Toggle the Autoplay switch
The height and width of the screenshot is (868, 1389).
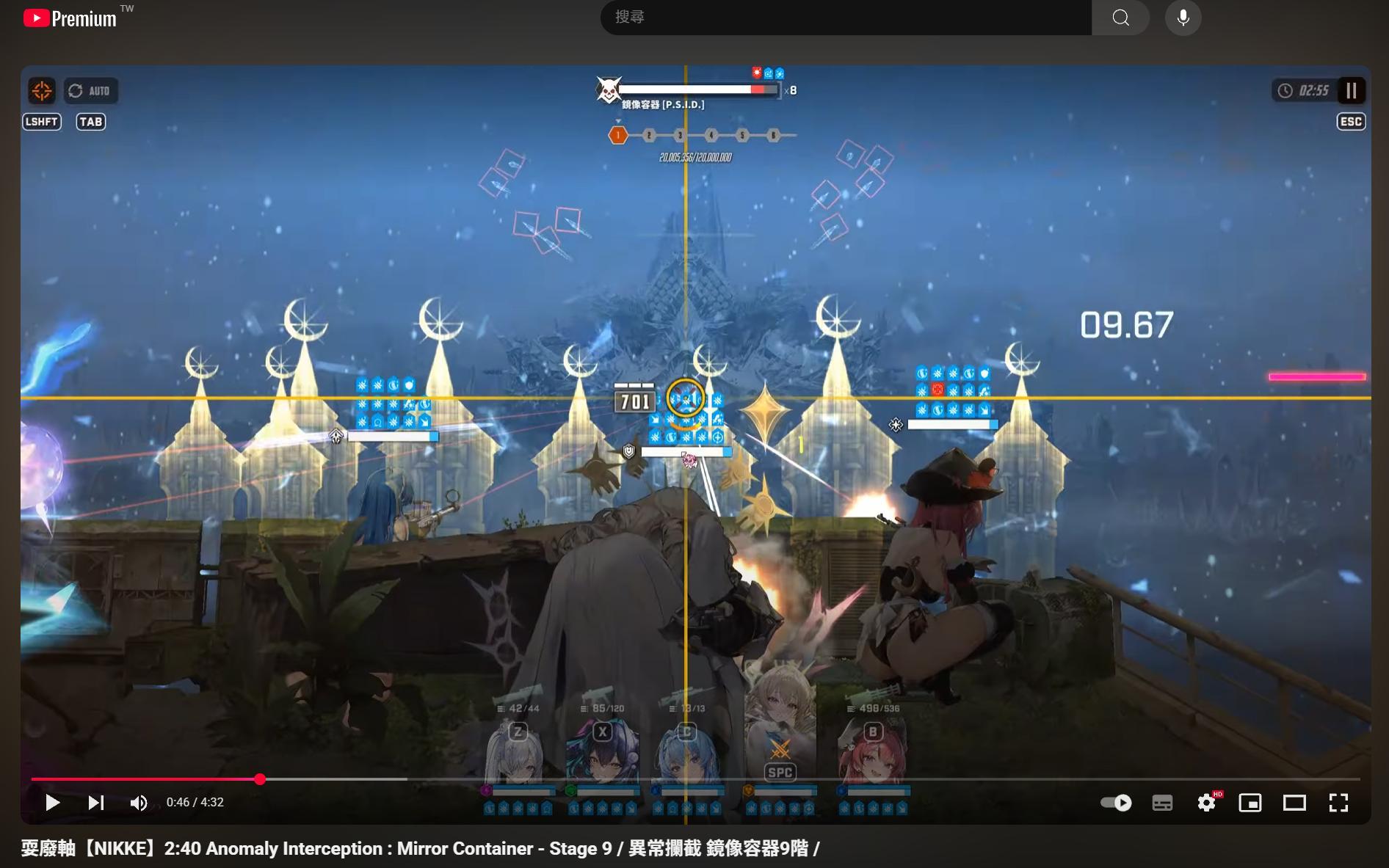click(x=1115, y=803)
